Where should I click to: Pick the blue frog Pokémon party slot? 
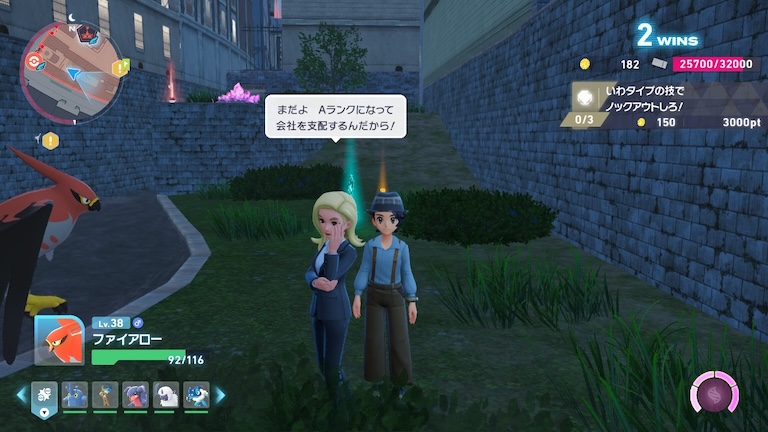[195, 395]
